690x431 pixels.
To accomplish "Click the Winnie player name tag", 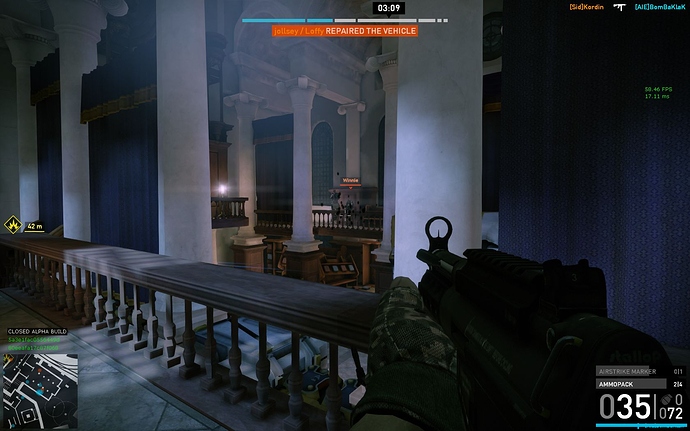I will click(350, 181).
